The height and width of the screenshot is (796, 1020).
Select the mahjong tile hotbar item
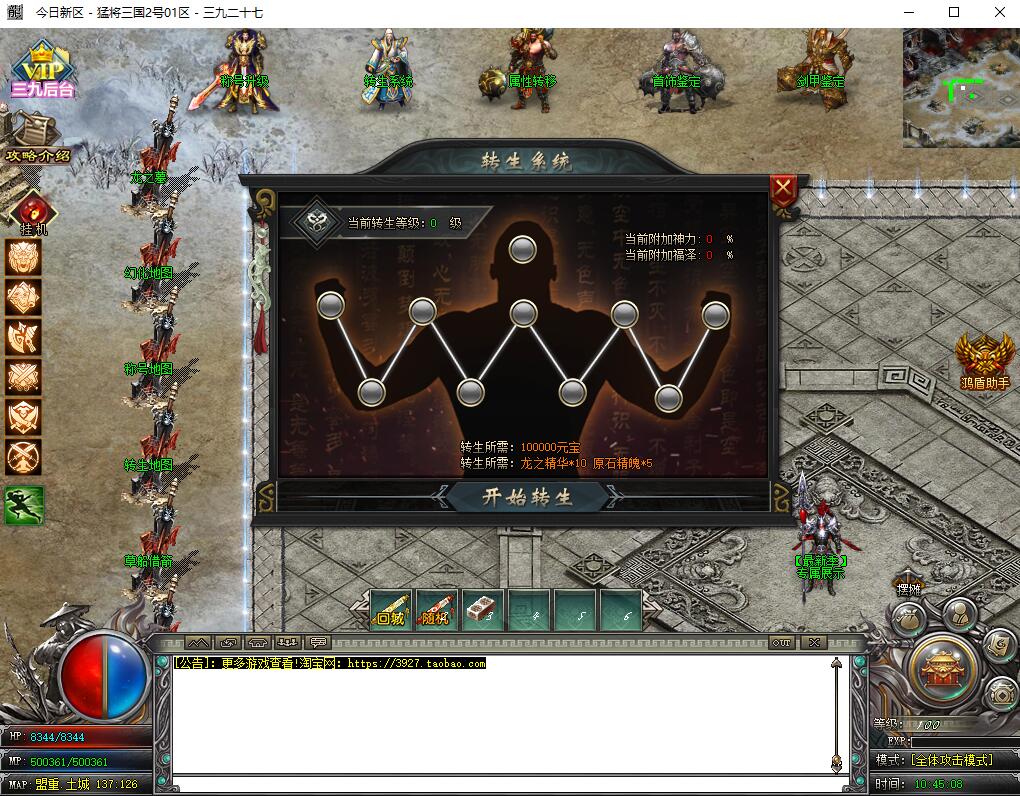pos(483,610)
